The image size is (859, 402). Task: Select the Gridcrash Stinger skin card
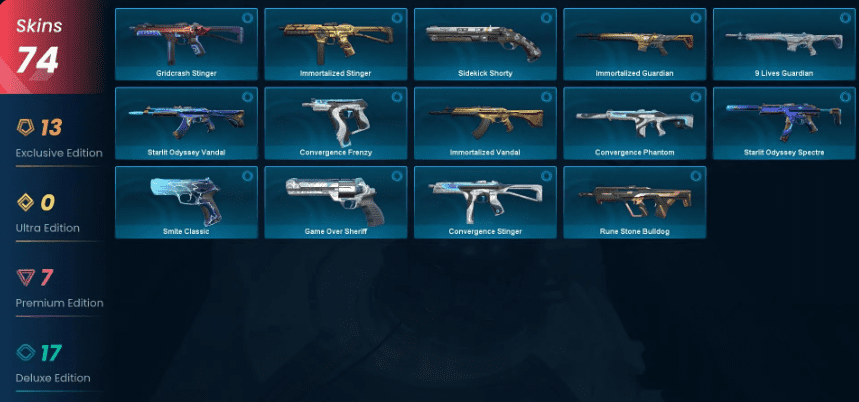[x=186, y=44]
